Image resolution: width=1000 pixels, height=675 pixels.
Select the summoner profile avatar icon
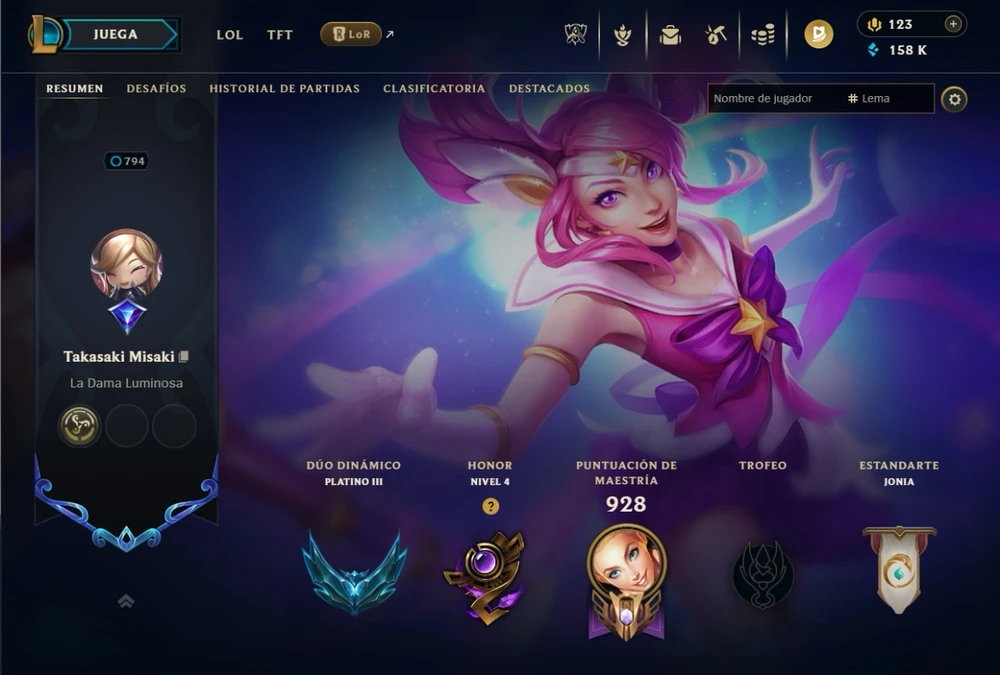coord(126,264)
